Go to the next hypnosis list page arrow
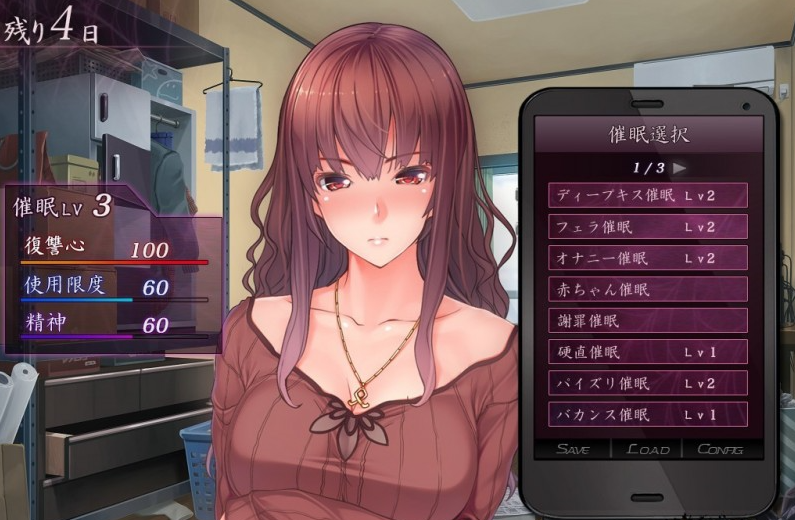795x520 pixels. [x=680, y=168]
